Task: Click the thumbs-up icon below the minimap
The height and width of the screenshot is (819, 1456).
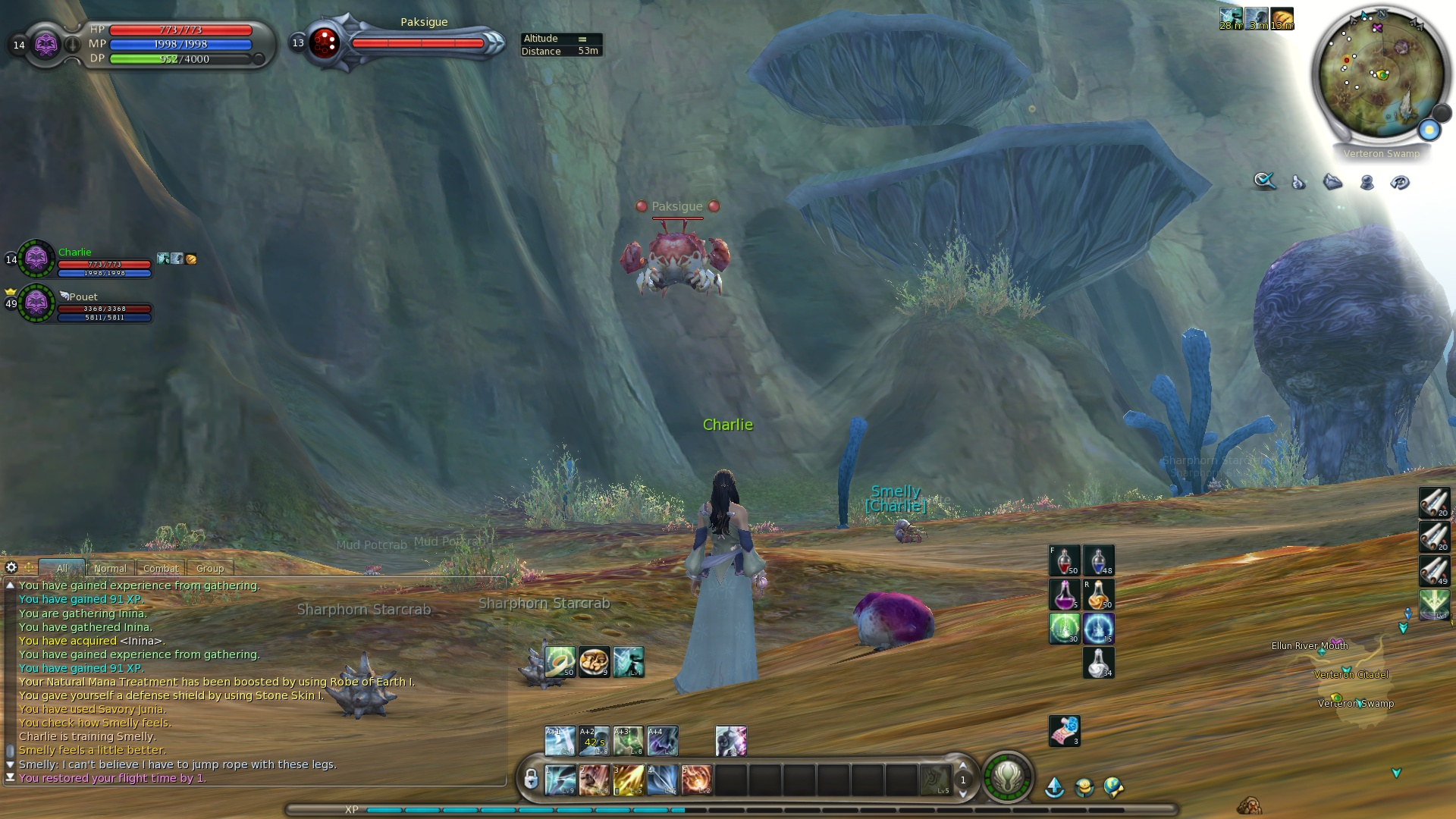Action: tap(1298, 182)
